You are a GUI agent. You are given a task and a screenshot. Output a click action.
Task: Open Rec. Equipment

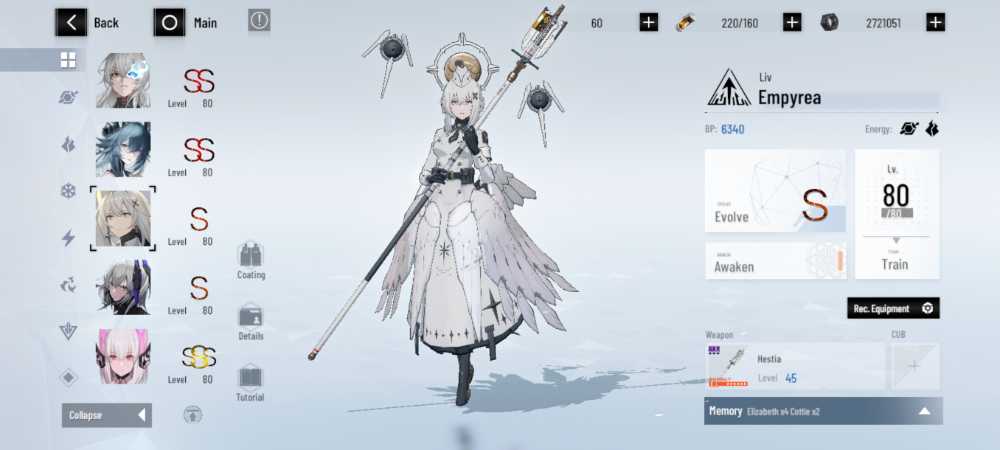893,309
